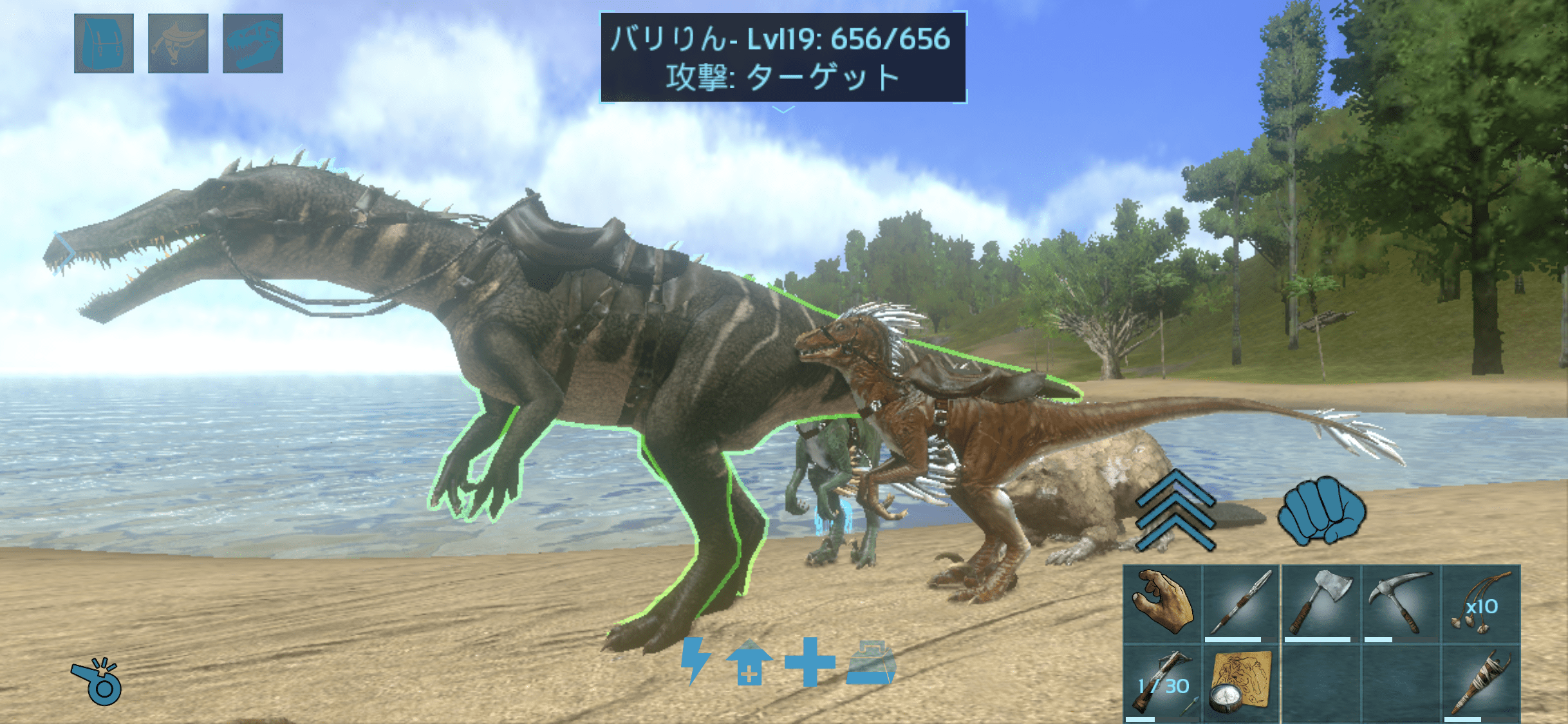The image size is (1568, 724).
Task: Select the torch hotbar slot
Action: tap(1480, 684)
